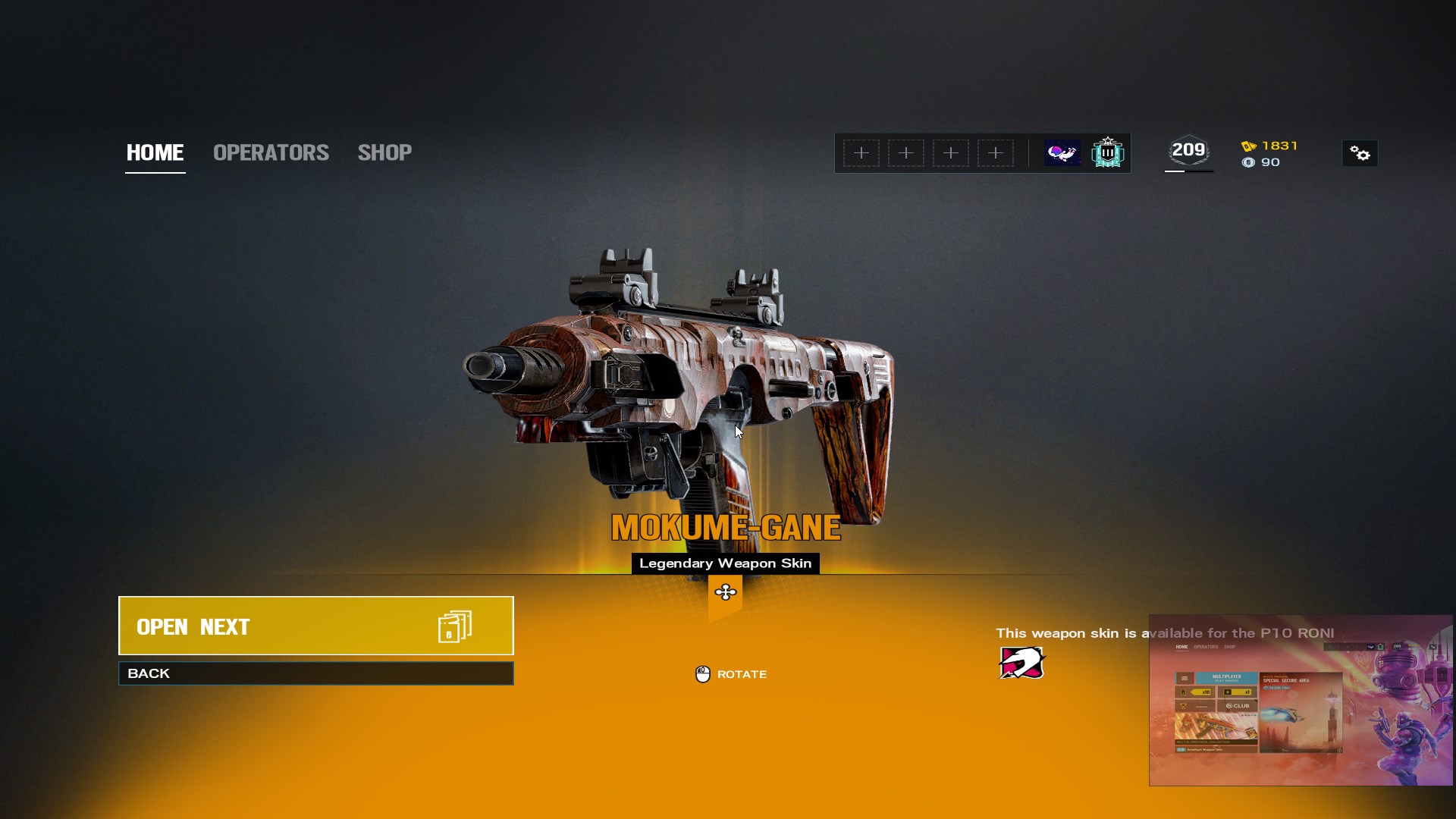The image size is (1456, 819).
Task: Click the BACK button
Action: pos(315,673)
